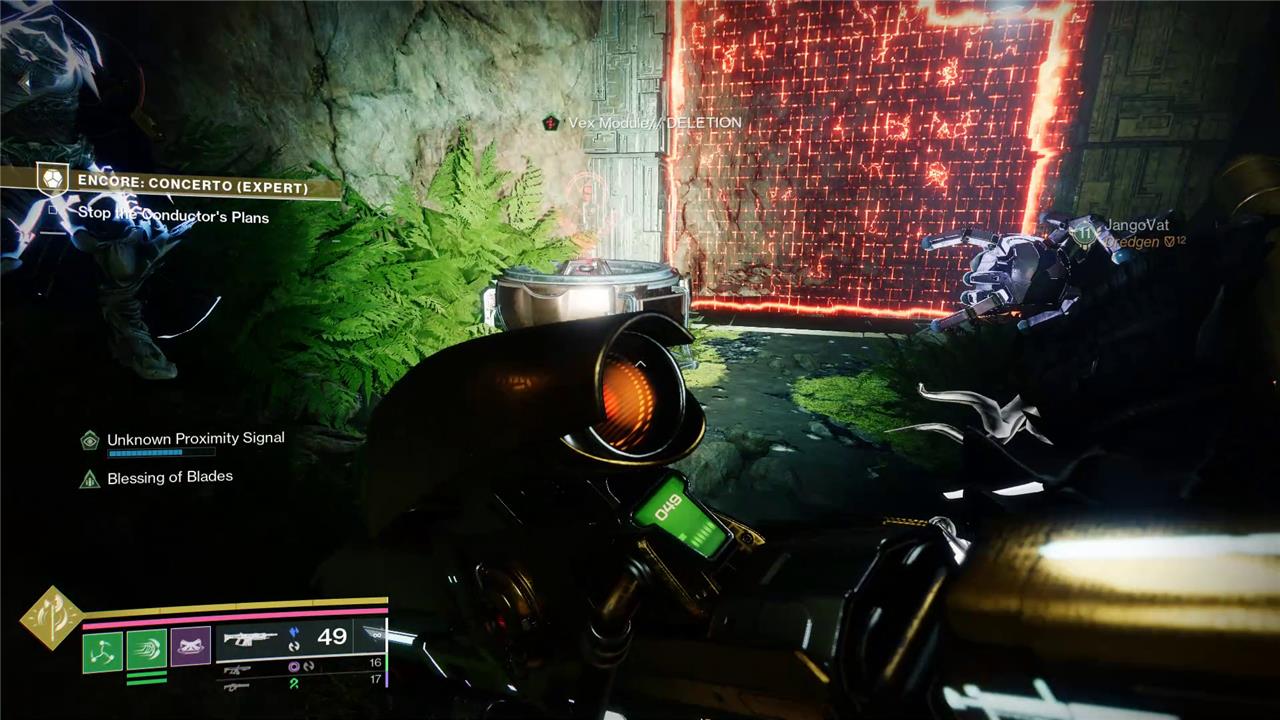1280x720 pixels.
Task: Select the golden Super ability diamond icon
Action: pos(50,619)
